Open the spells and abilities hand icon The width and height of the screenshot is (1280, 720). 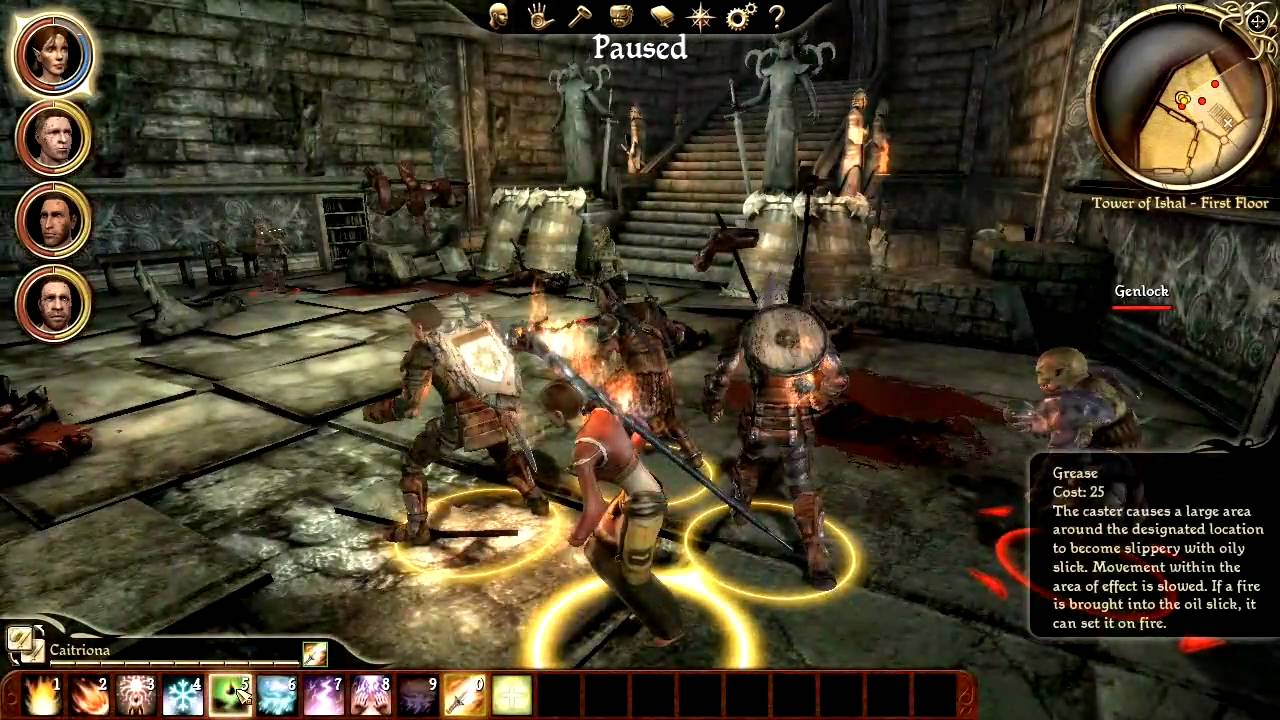coord(538,17)
